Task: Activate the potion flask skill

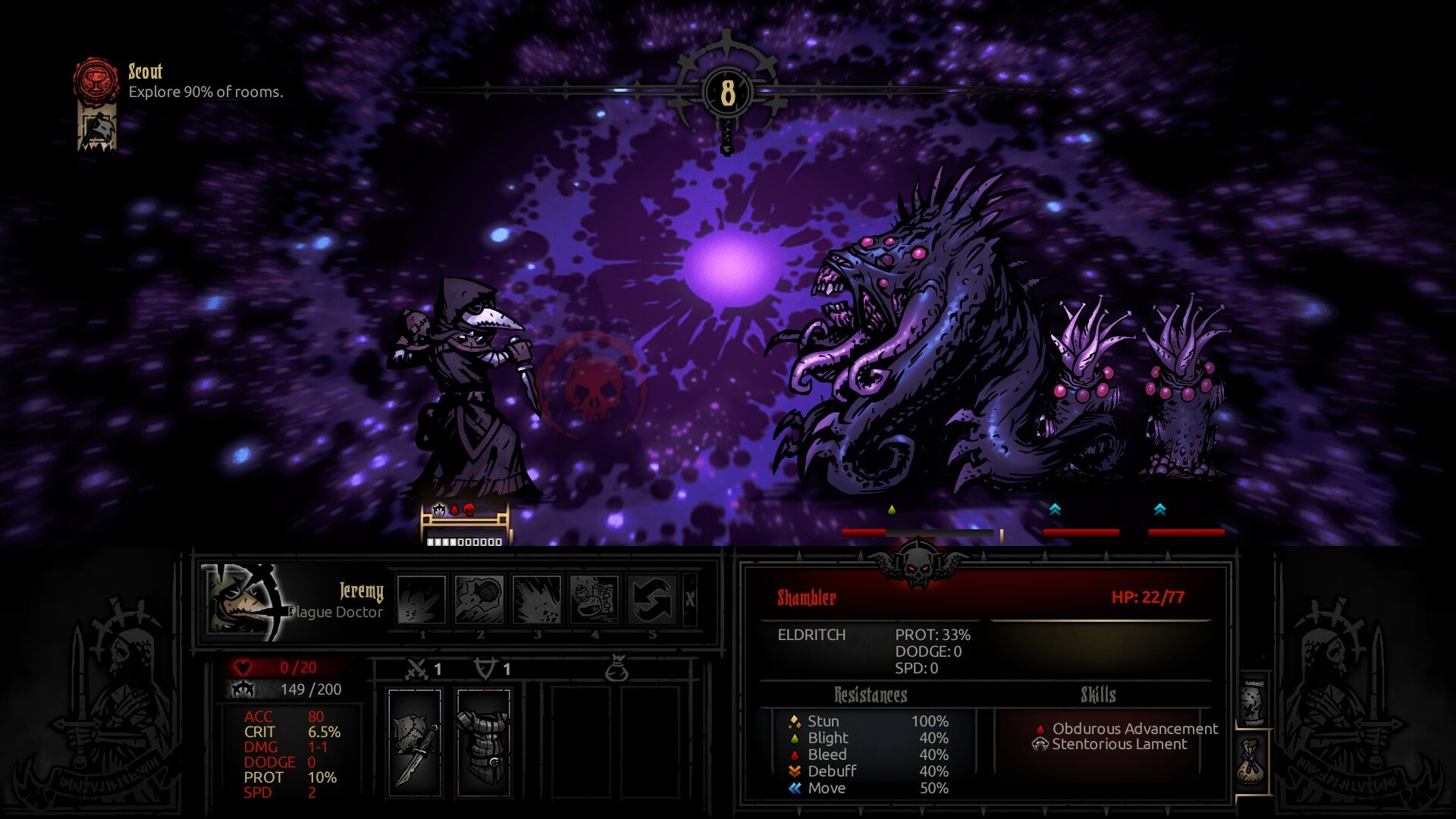Action: coord(595,599)
